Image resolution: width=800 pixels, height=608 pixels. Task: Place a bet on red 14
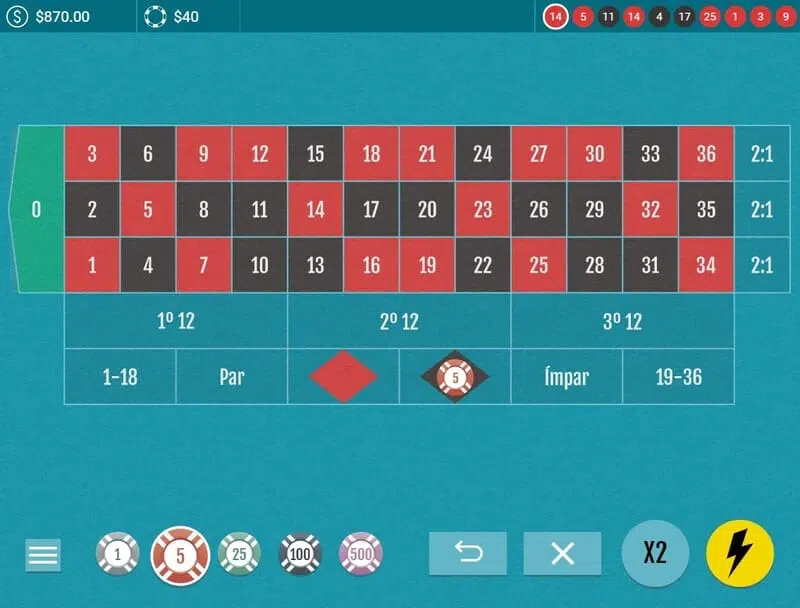[315, 210]
